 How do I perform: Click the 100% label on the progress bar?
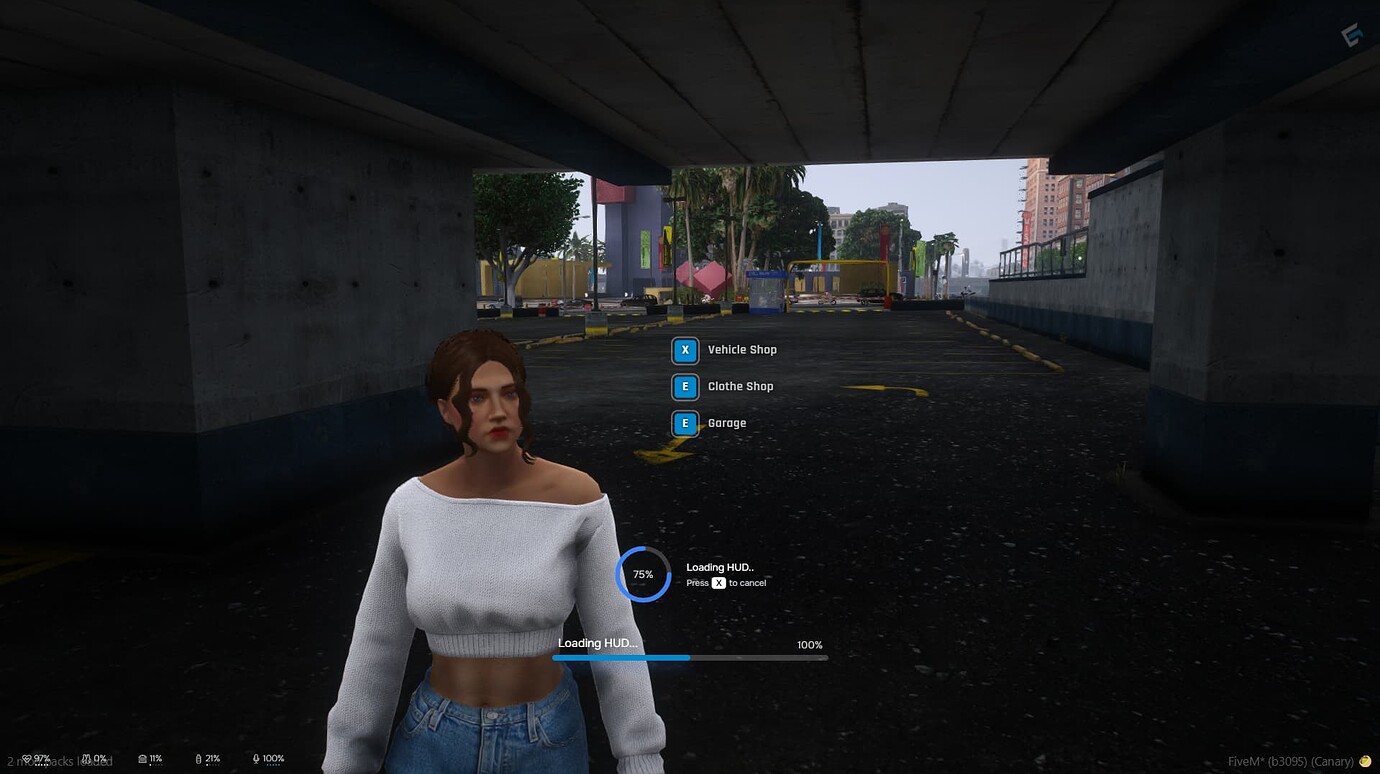(x=810, y=644)
